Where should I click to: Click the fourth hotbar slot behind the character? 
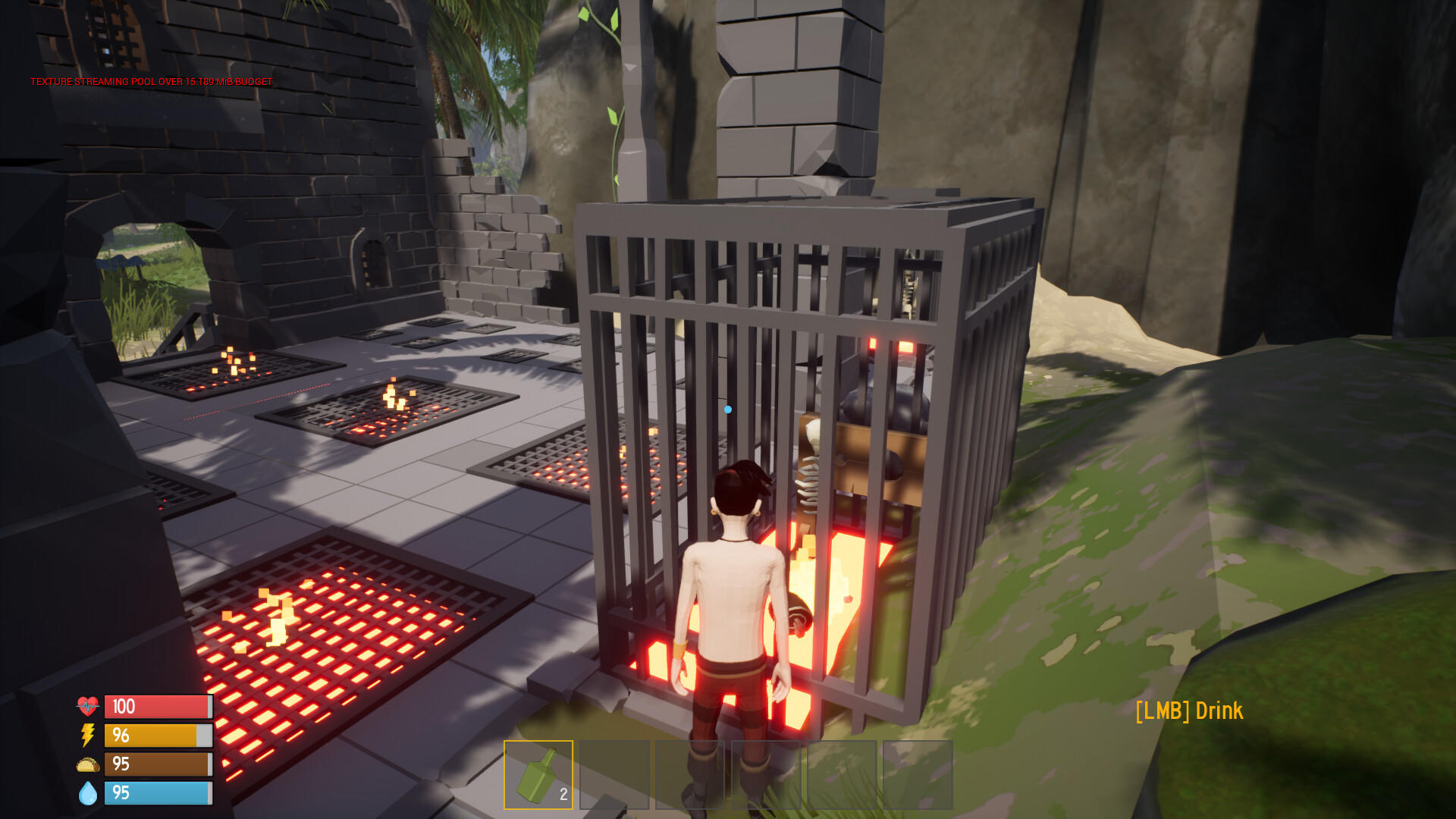(766, 775)
